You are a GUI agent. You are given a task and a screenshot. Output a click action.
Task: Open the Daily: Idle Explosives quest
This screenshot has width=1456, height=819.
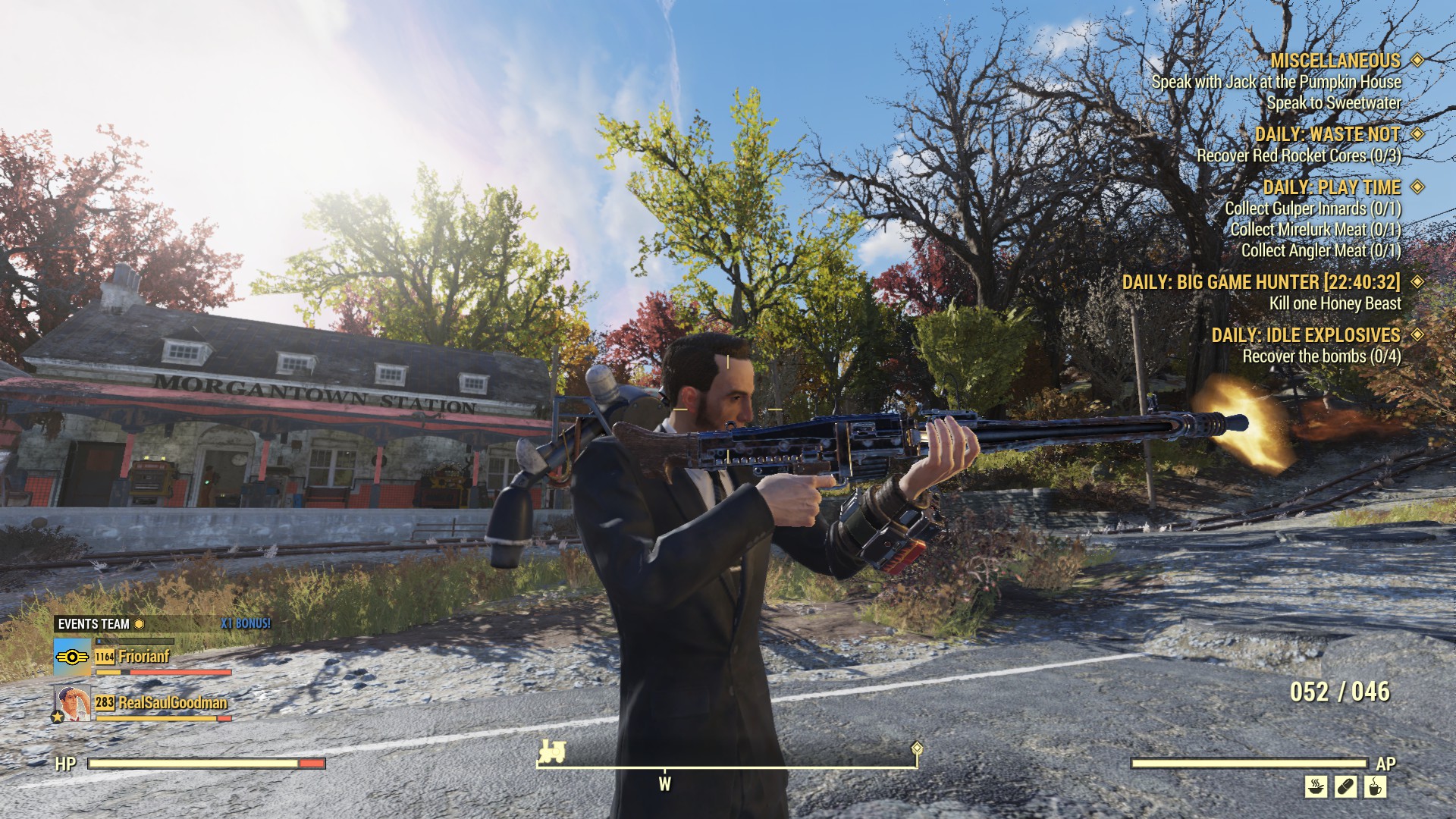1305,335
